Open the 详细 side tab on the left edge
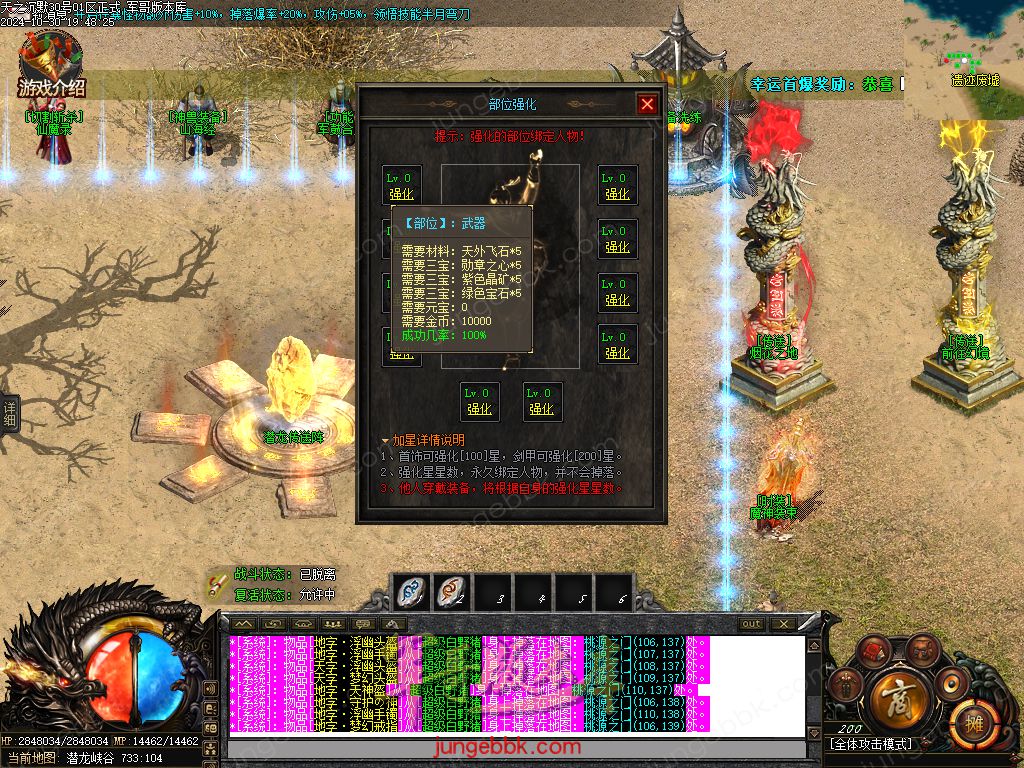 pos(9,413)
